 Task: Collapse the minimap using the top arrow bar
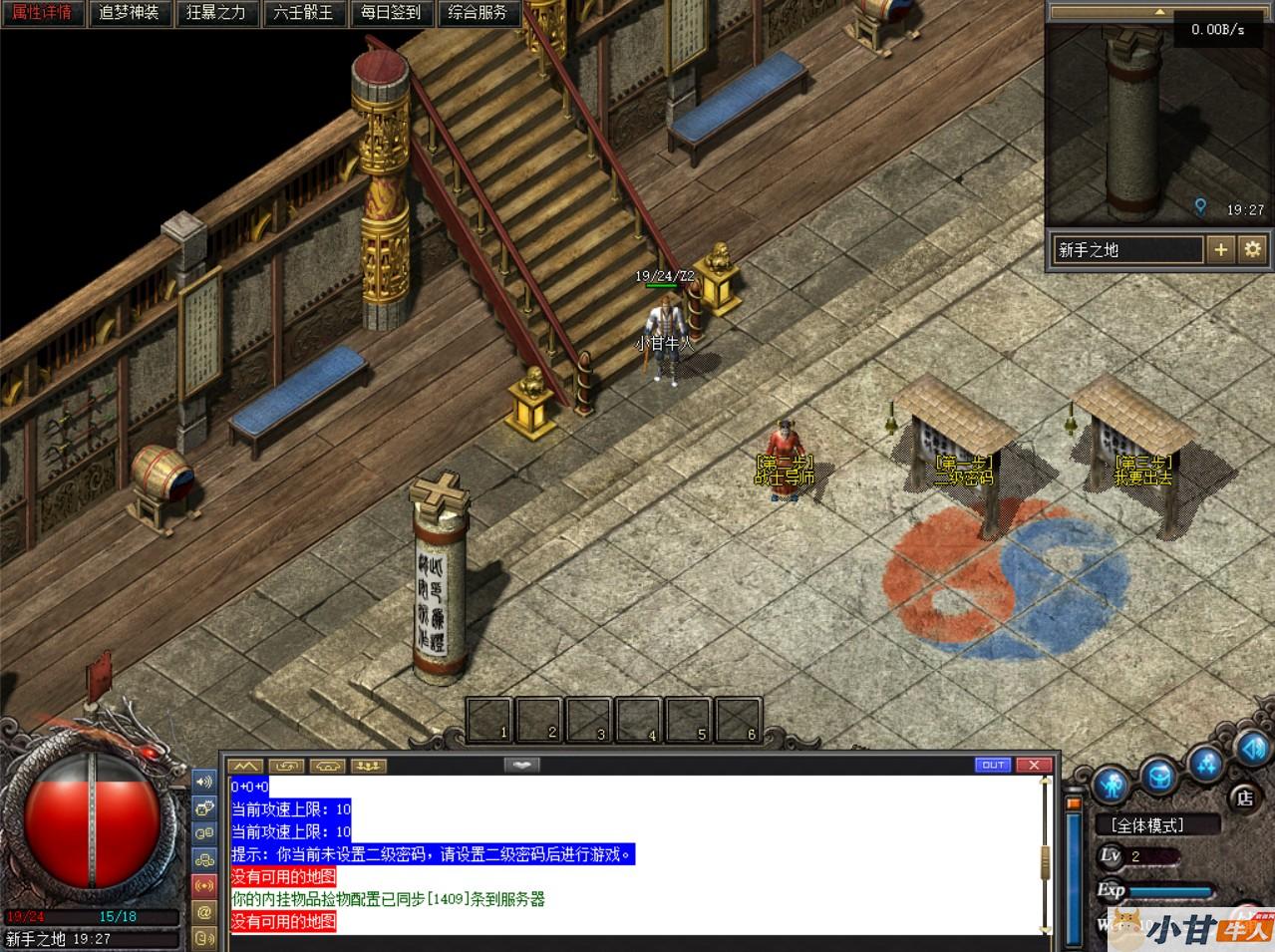1157,11
